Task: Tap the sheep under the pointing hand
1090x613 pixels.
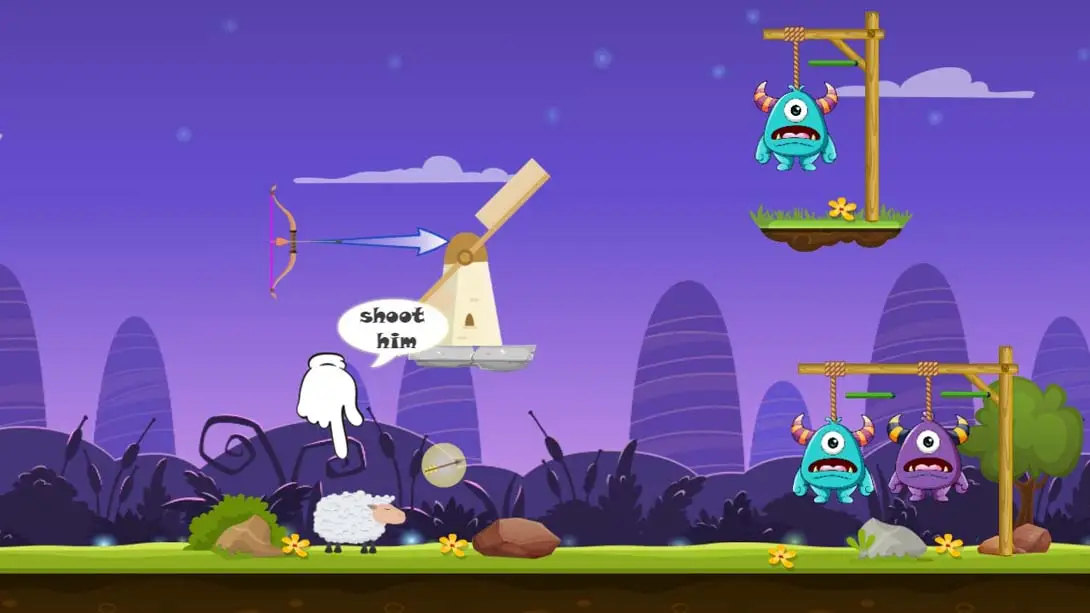Action: (356, 519)
